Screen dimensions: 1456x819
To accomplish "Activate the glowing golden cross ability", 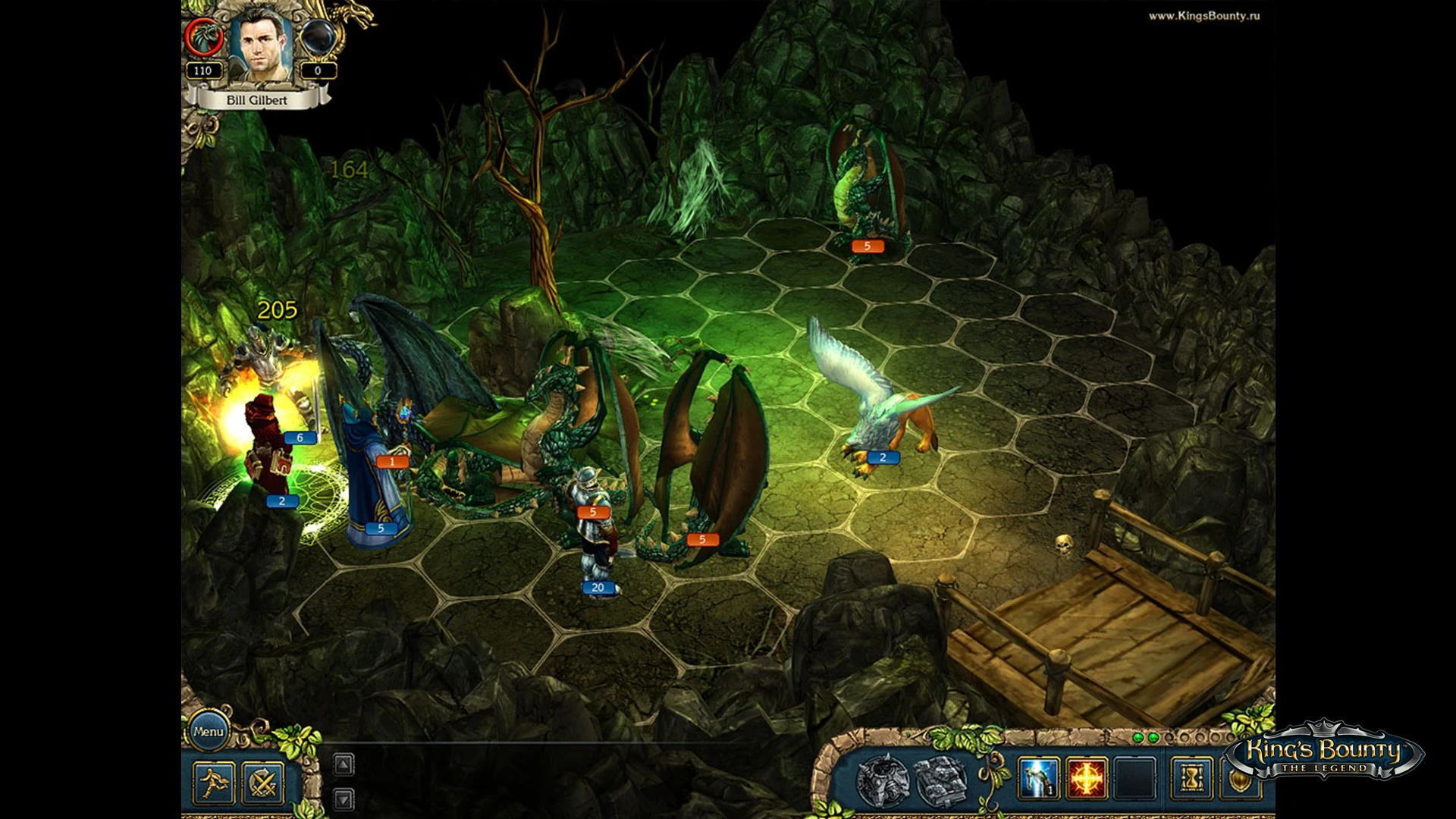I will [x=1087, y=779].
